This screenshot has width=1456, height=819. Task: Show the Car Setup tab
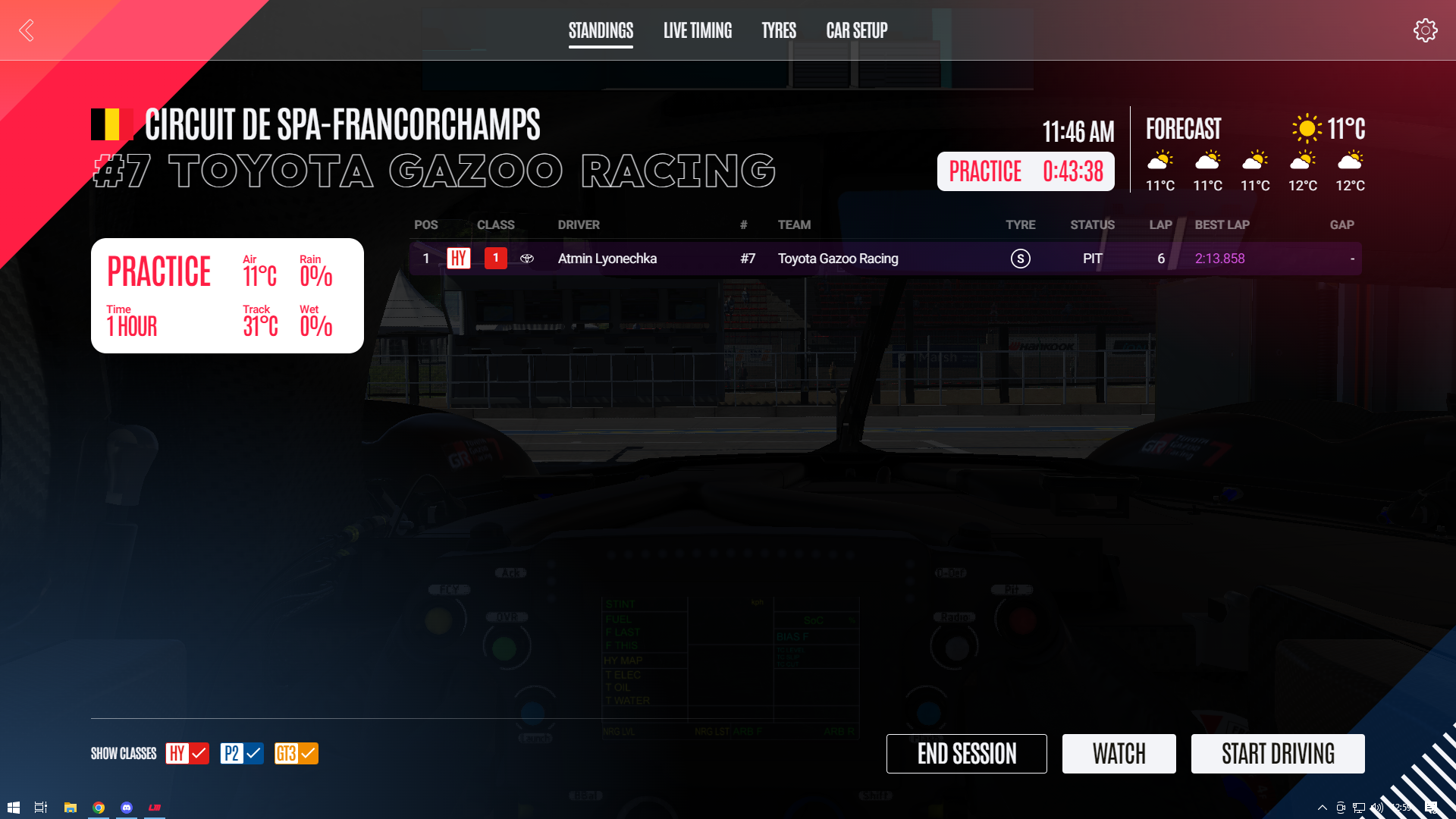point(856,30)
